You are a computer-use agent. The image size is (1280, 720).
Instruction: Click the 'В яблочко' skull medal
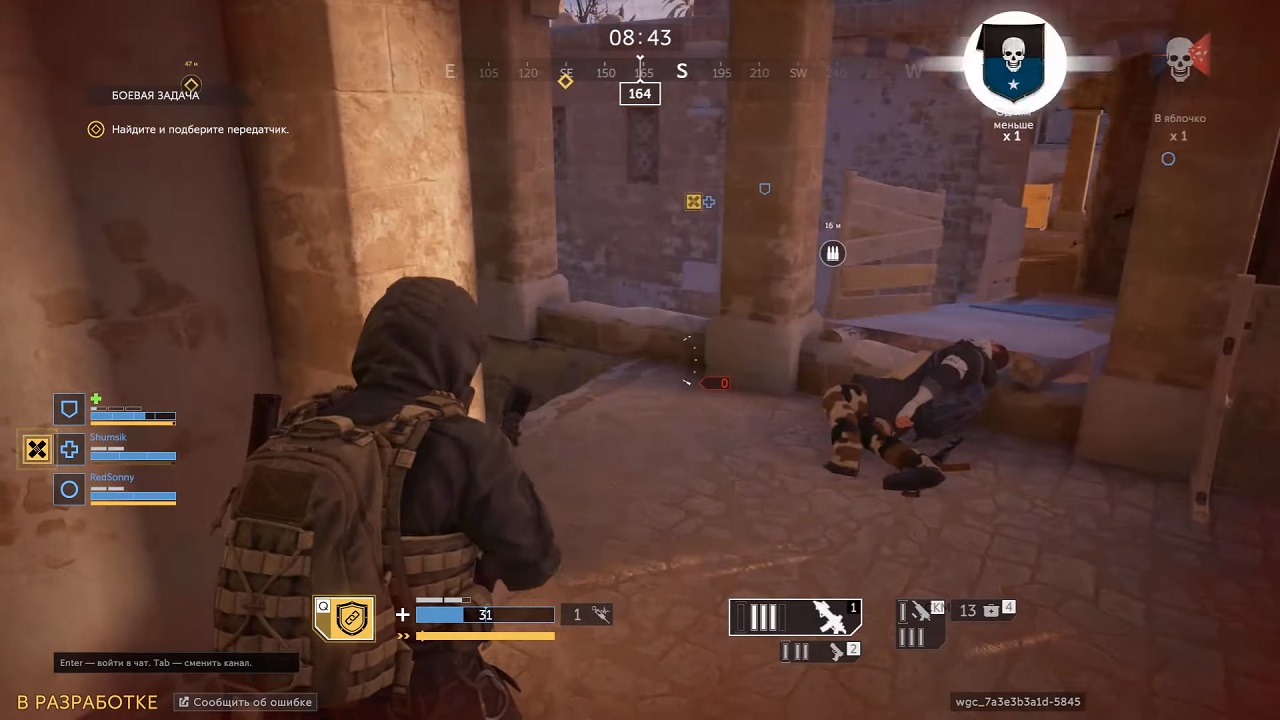(1182, 60)
